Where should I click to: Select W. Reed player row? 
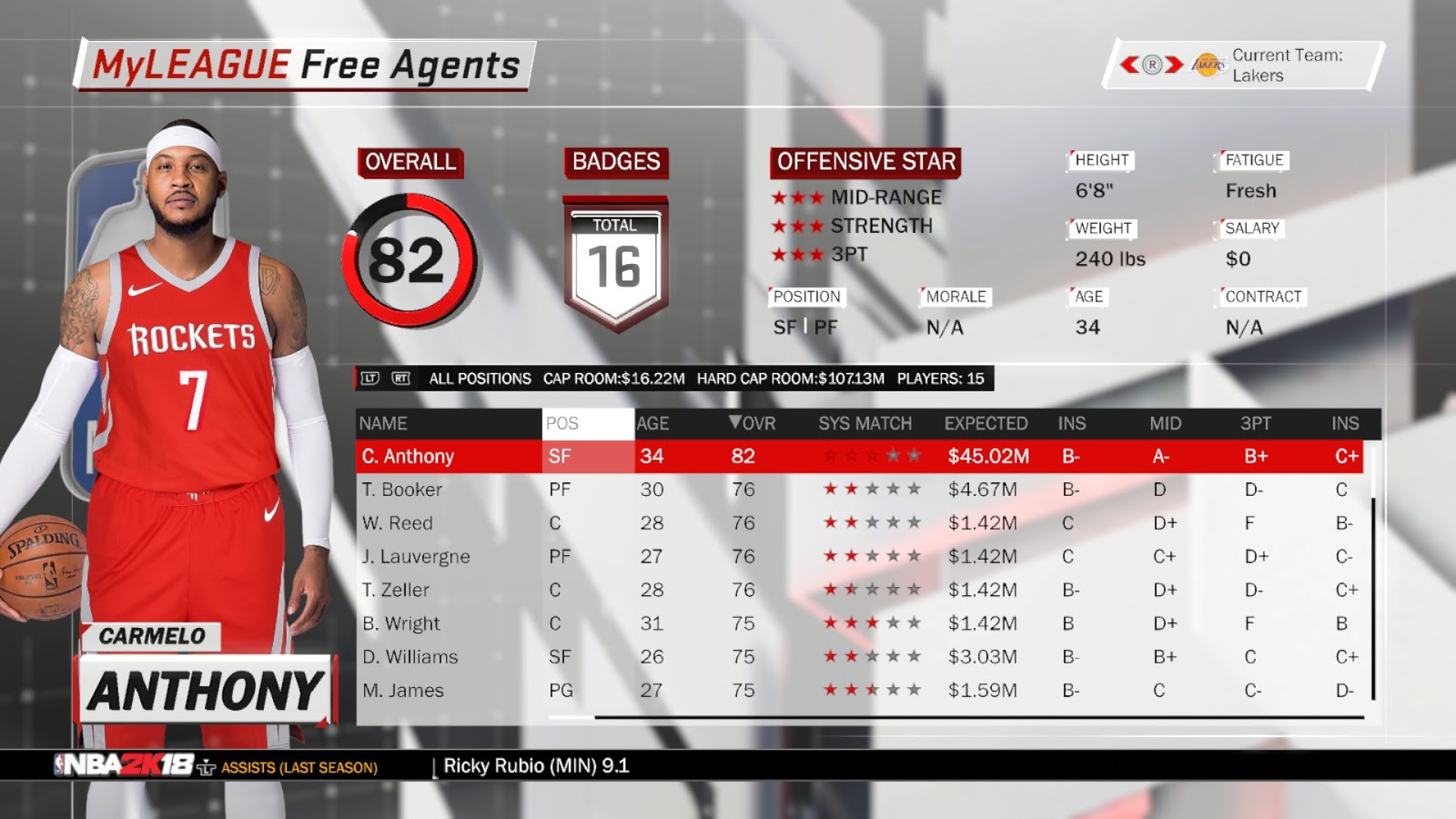click(397, 523)
